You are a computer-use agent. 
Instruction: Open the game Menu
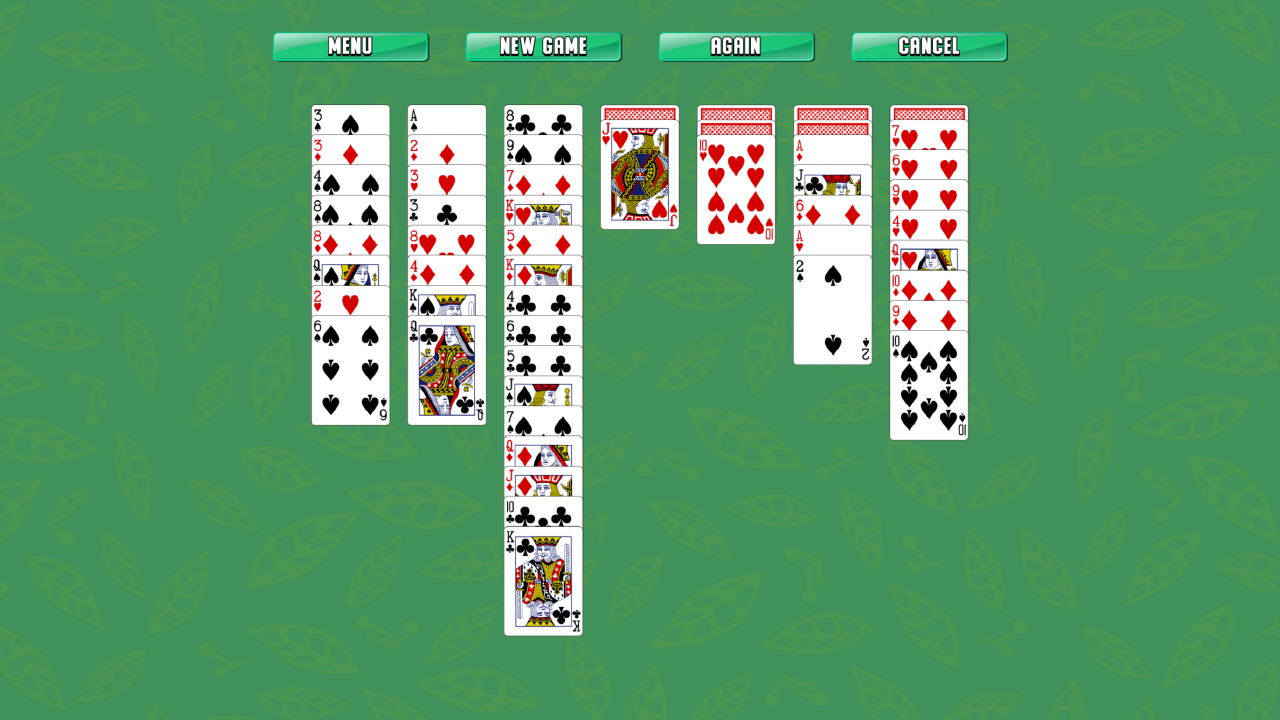349,46
